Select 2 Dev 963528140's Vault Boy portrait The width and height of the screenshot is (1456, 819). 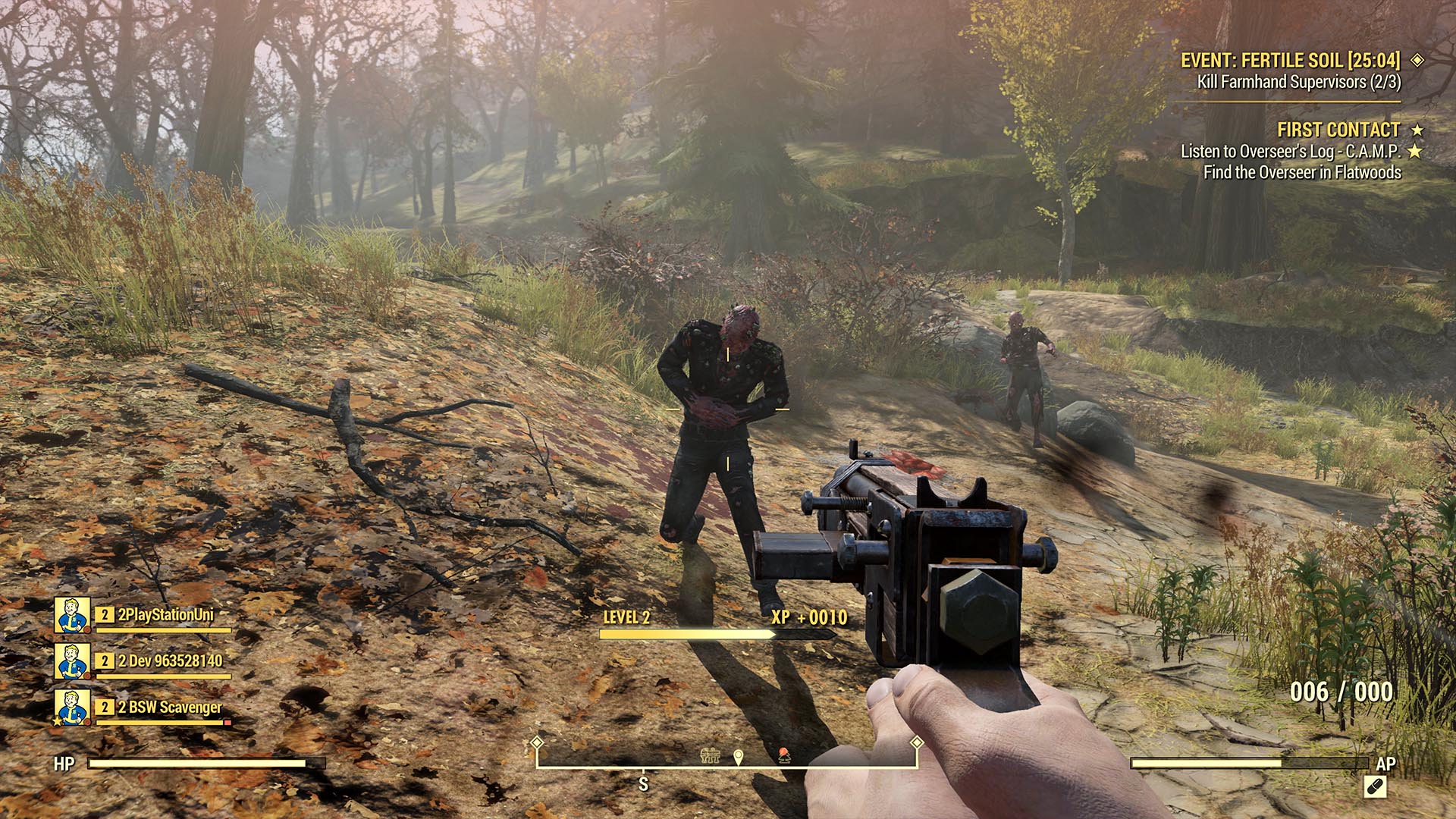tap(72, 663)
